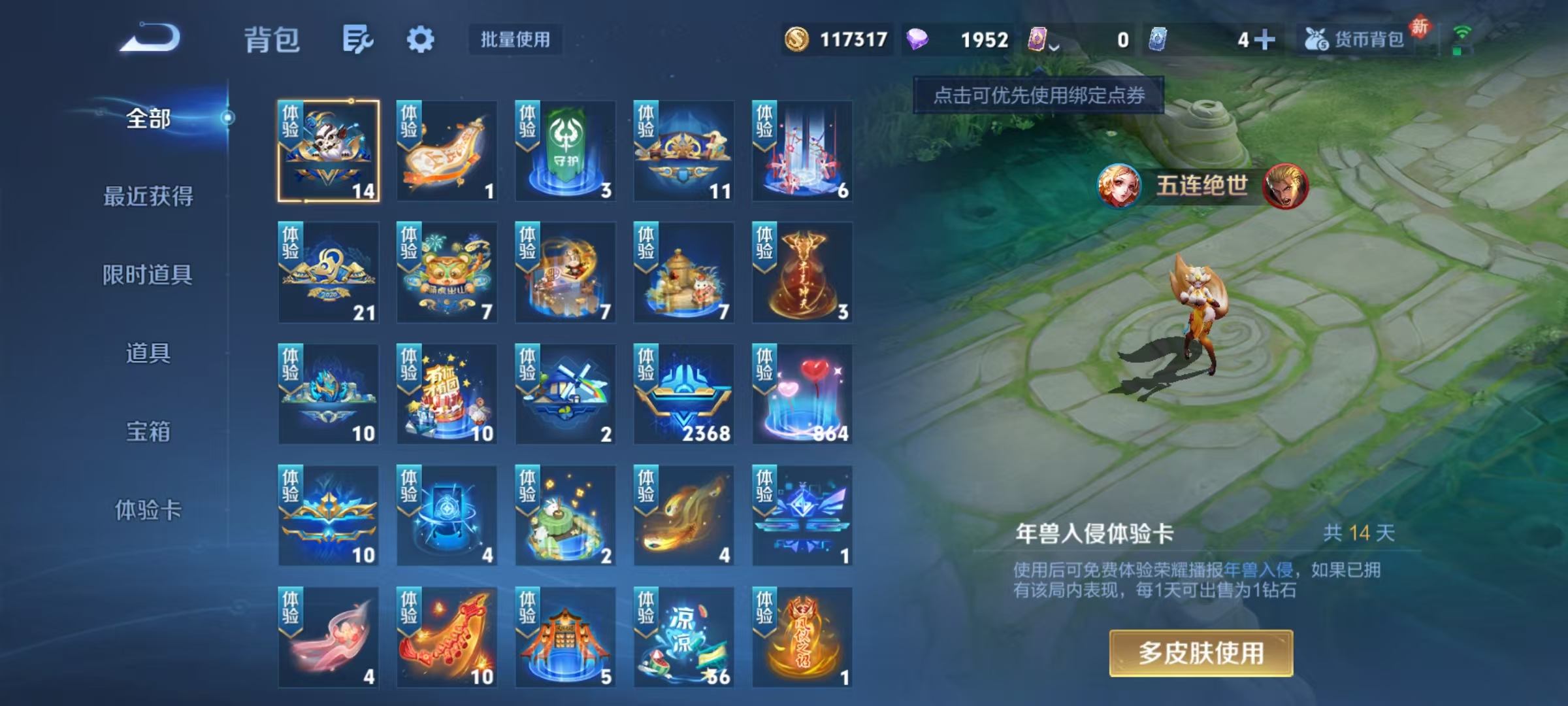Click the gold coin currency icon
Image resolution: width=1568 pixels, height=706 pixels.
796,41
